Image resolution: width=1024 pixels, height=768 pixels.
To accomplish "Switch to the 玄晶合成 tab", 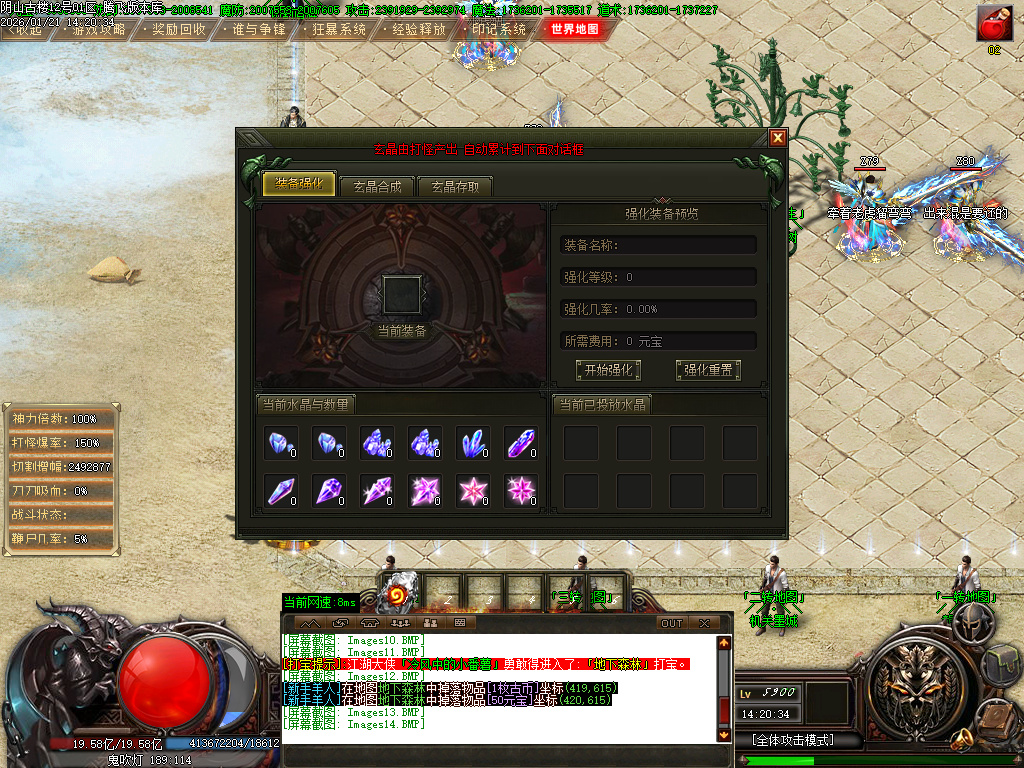I will click(376, 186).
